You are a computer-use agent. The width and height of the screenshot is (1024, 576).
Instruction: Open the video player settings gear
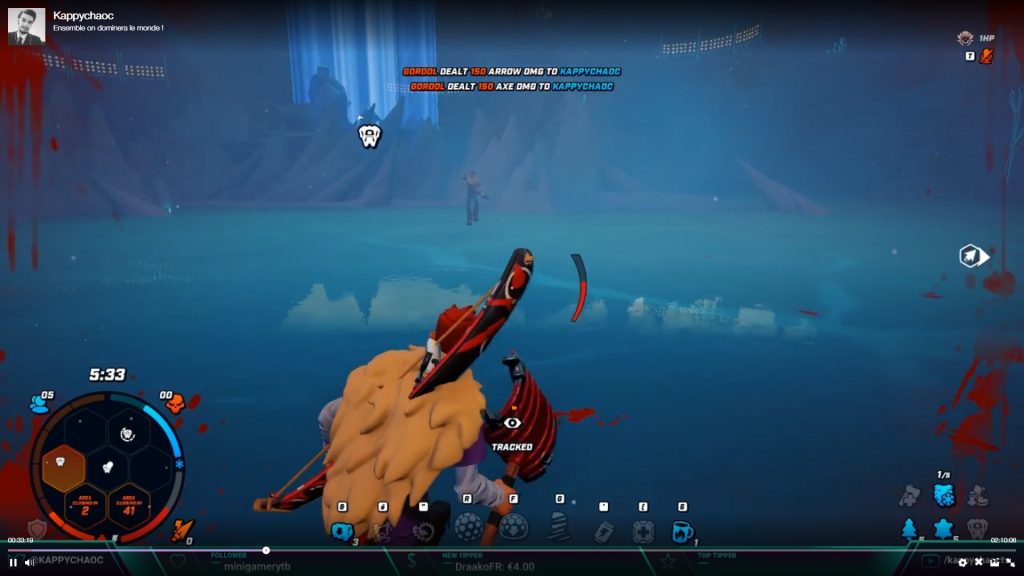[x=963, y=562]
